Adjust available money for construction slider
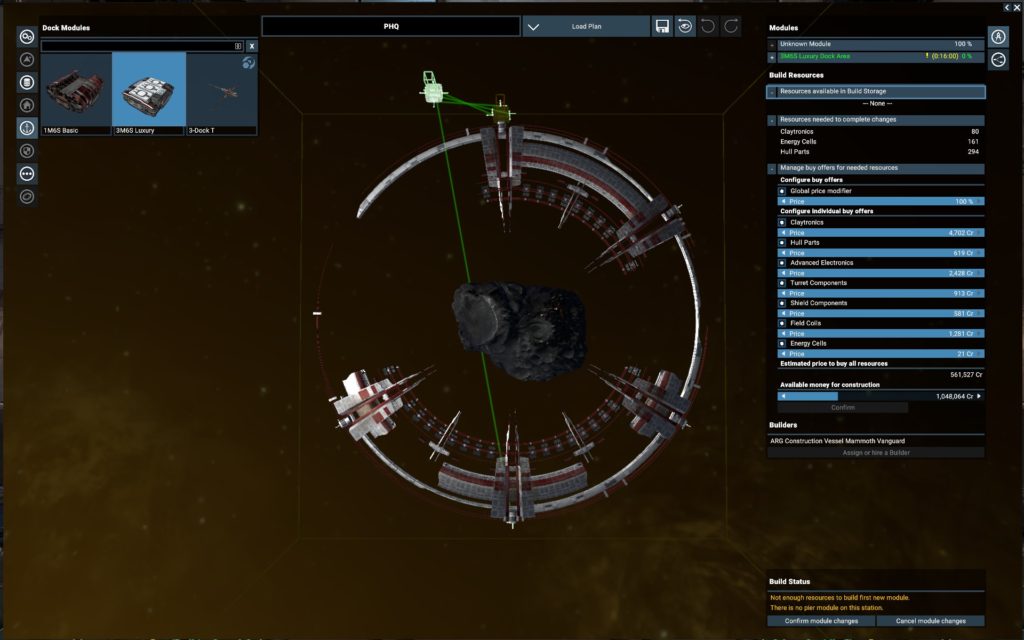1024x640 pixels. click(877, 396)
